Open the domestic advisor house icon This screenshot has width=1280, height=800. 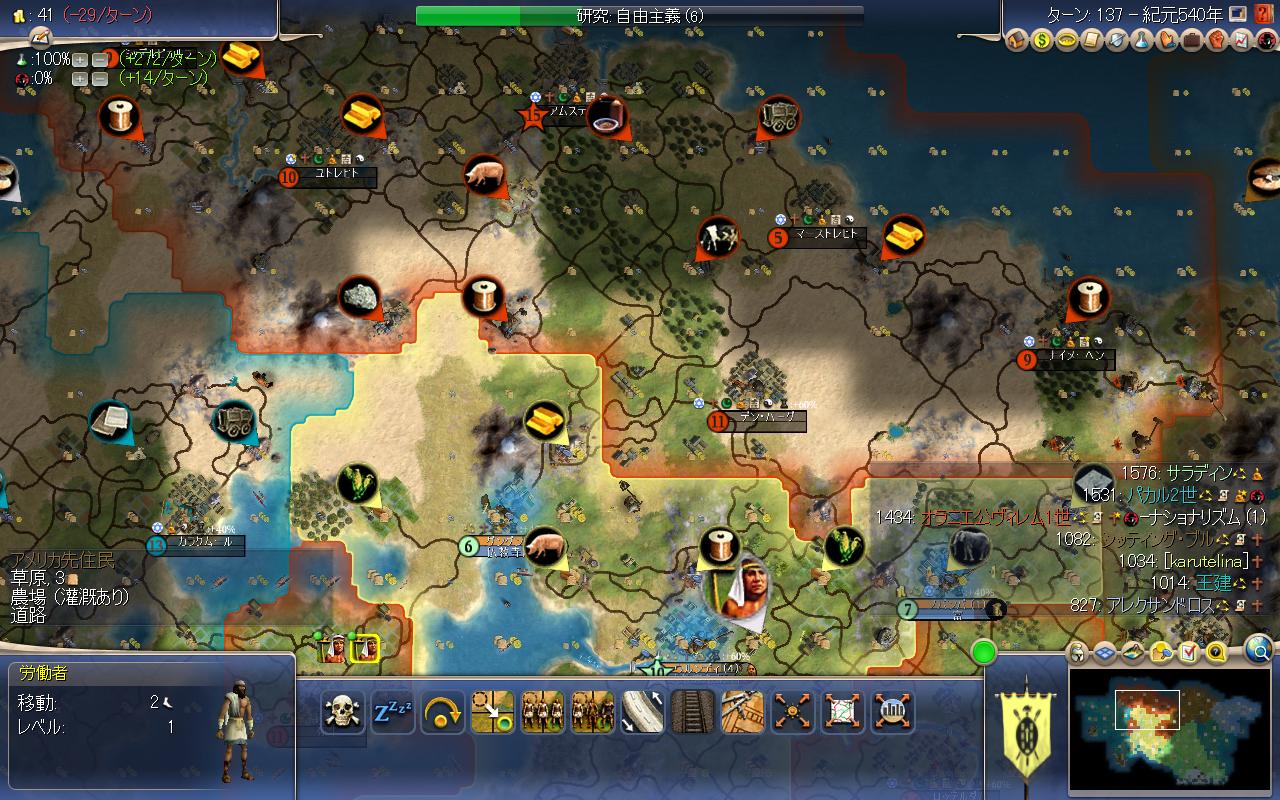point(1017,41)
